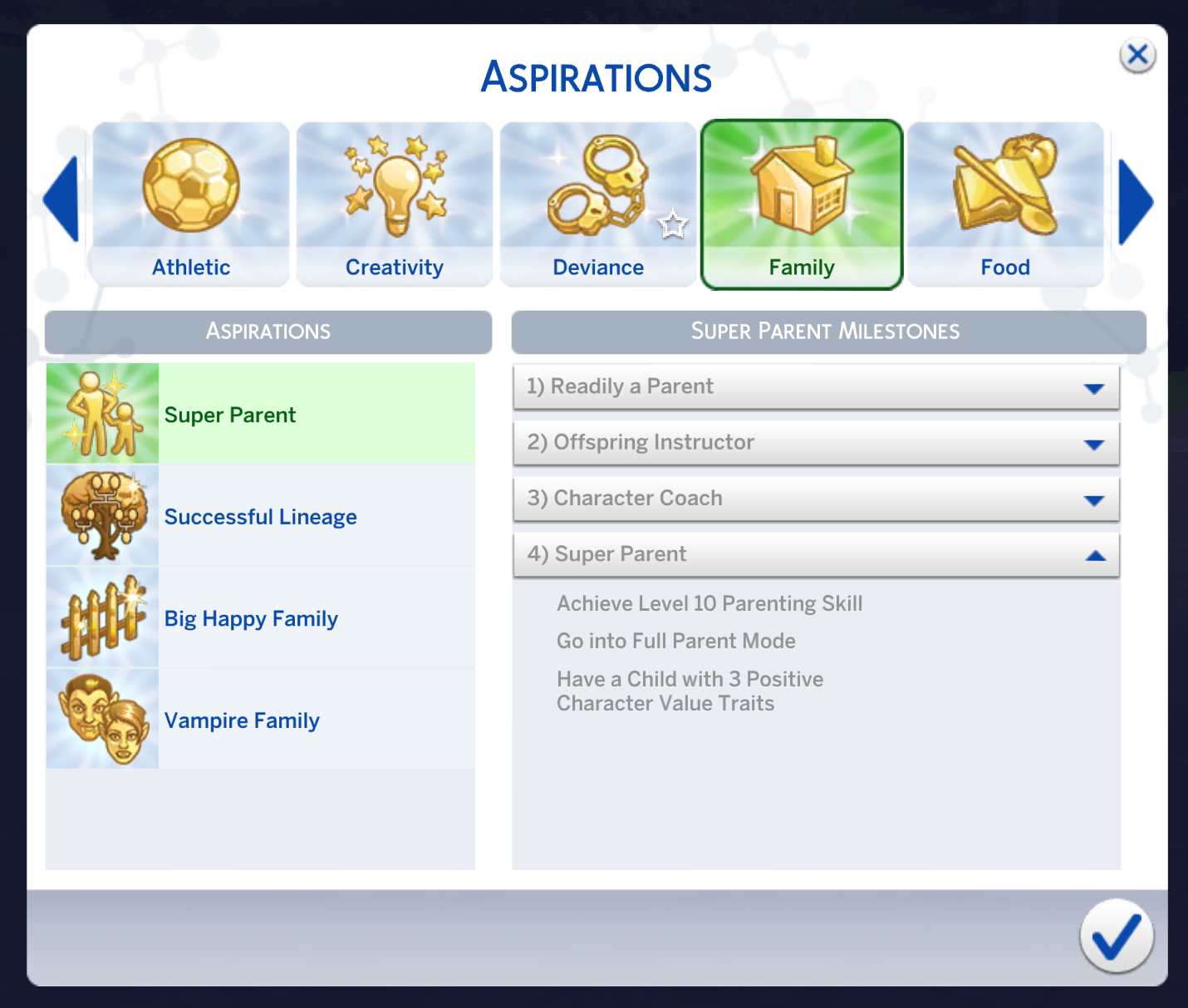Click the Super Parent family icon
The width and height of the screenshot is (1188, 1008).
[101, 413]
